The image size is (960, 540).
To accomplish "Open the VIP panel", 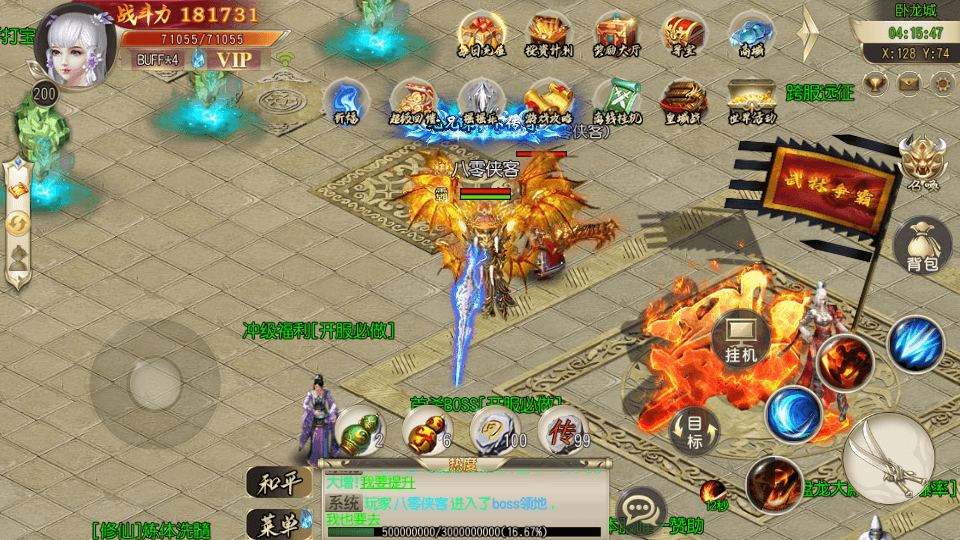I will (x=236, y=58).
